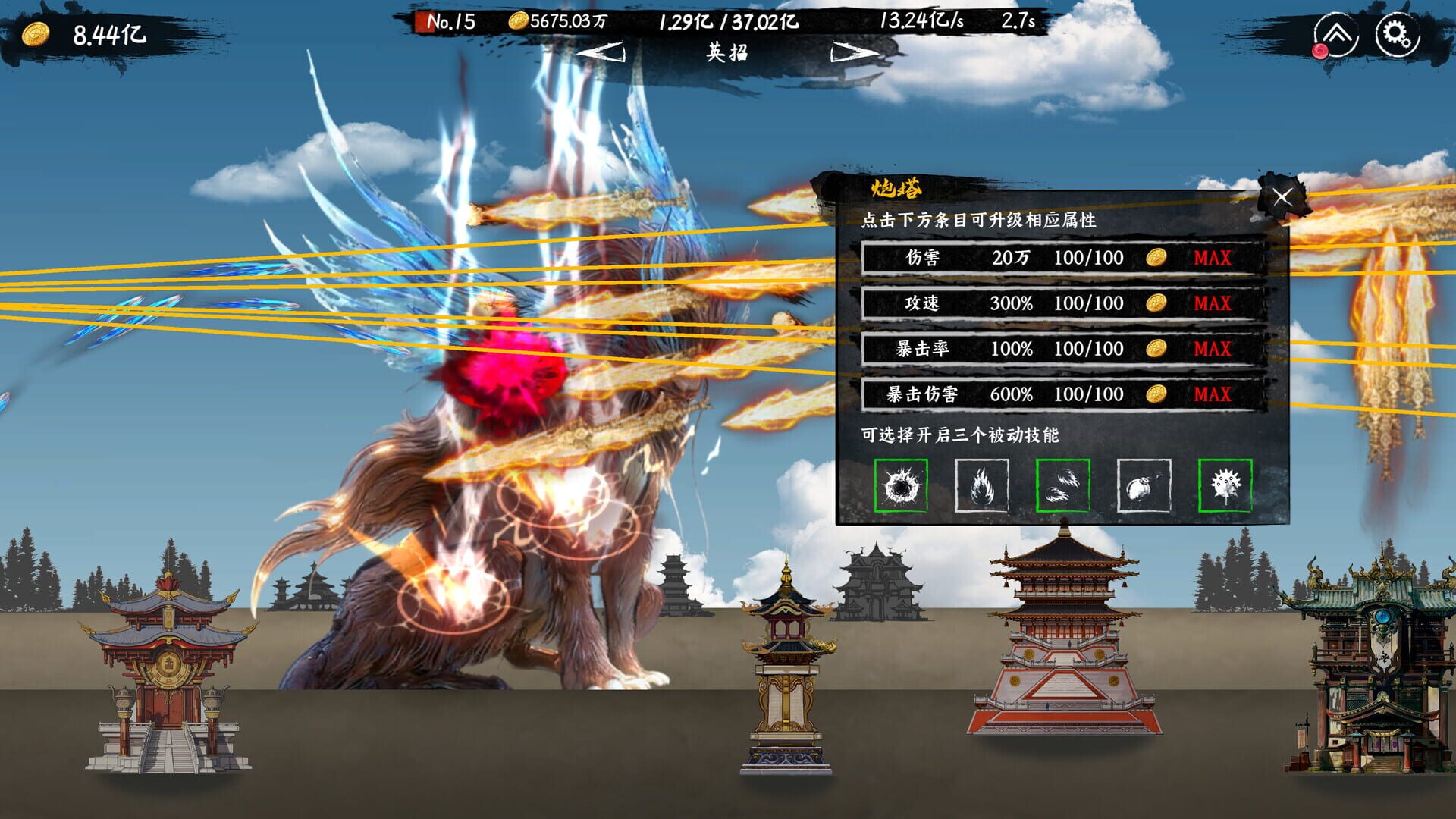Click the coin icon in the 攻速 row
Image resolution: width=1456 pixels, height=819 pixels.
[1156, 303]
